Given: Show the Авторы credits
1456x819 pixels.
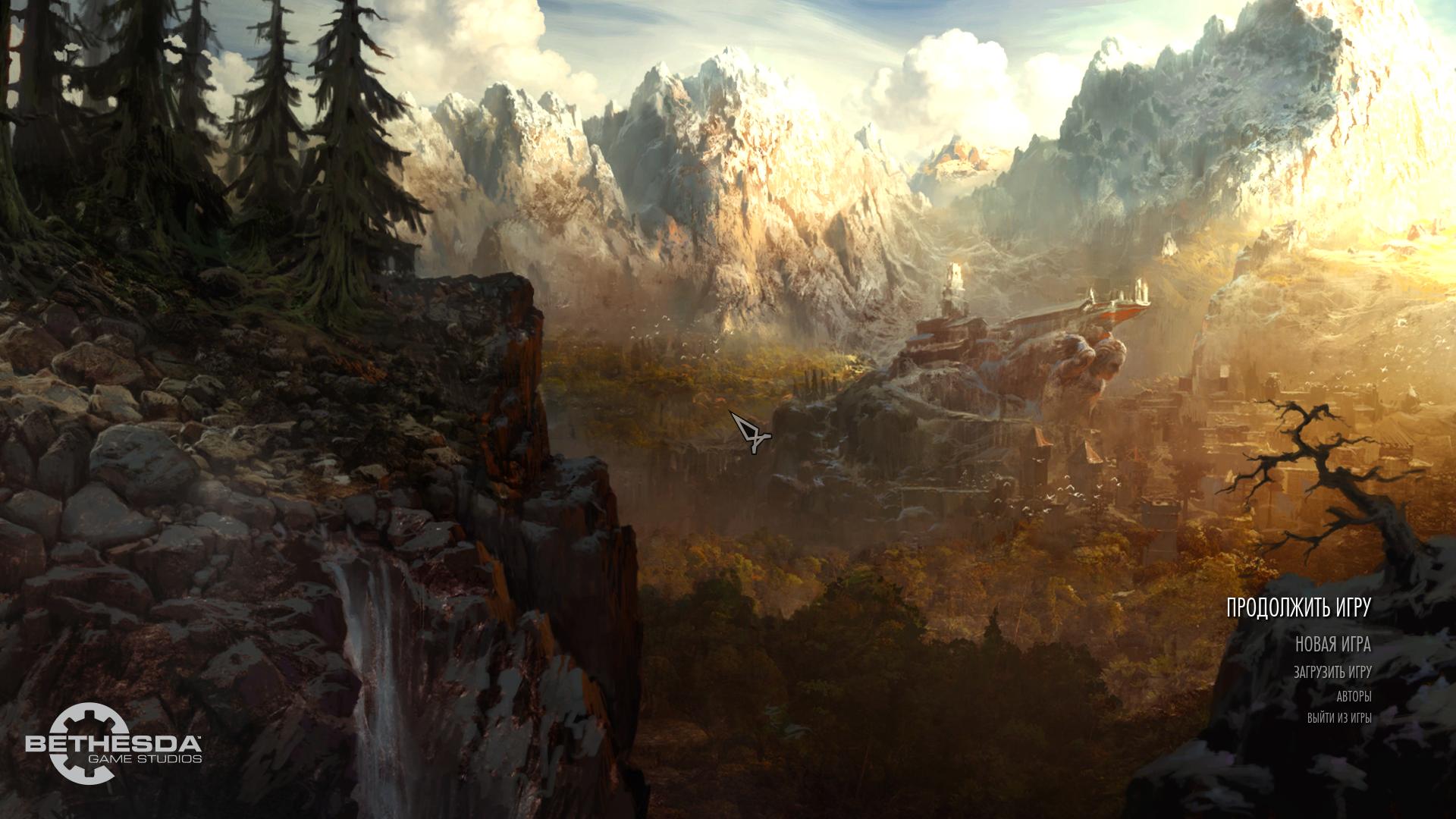Looking at the screenshot, I should point(1353,697).
